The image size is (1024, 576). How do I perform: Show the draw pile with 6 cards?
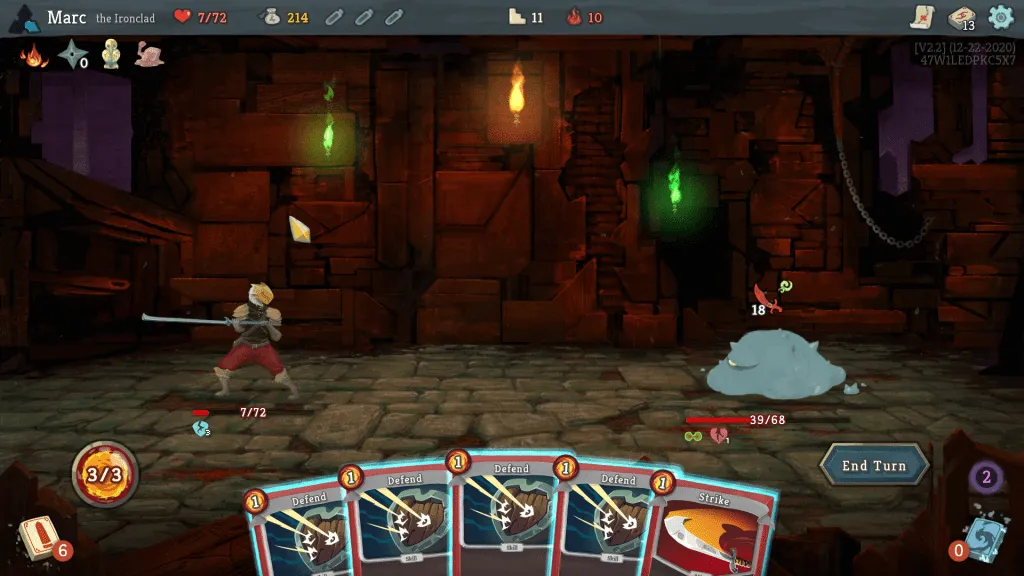(x=40, y=538)
